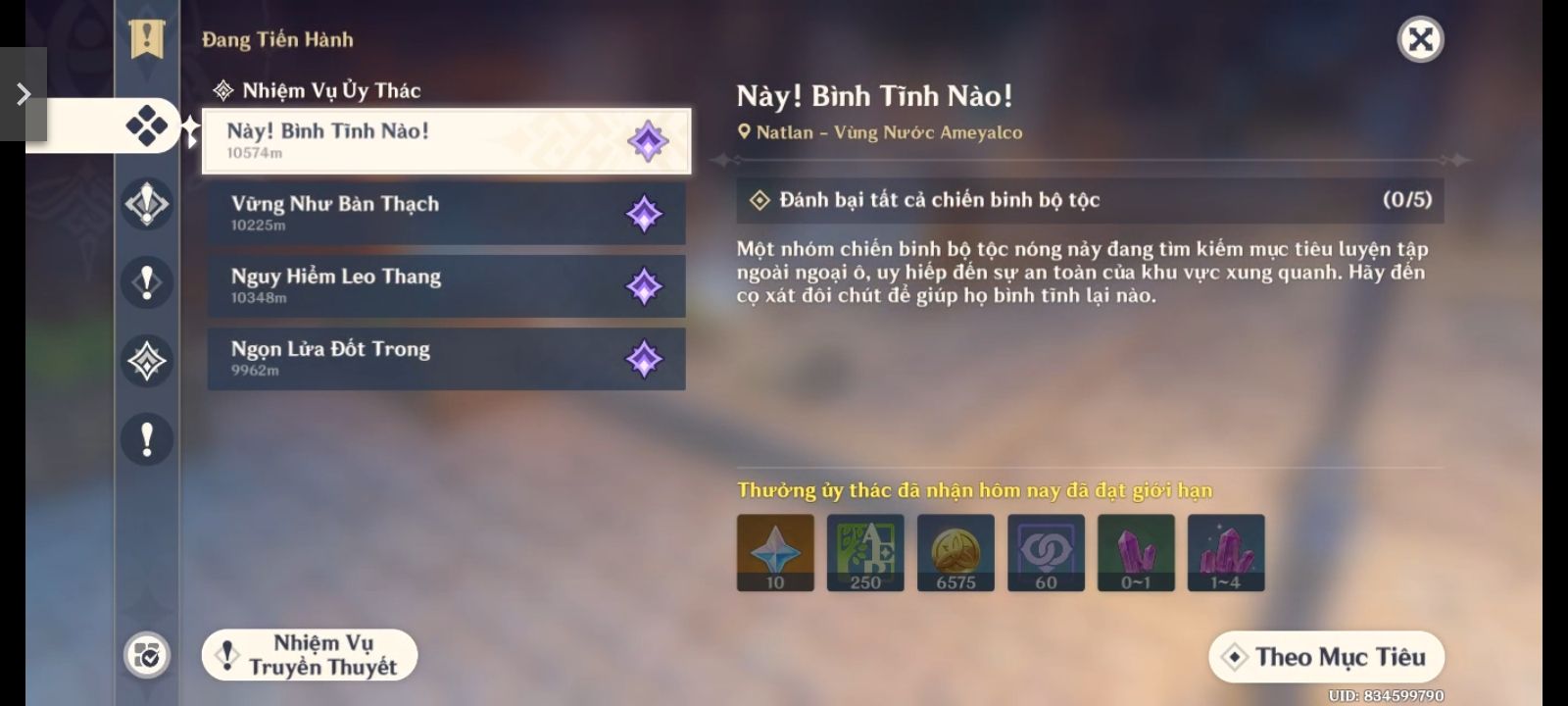The width and height of the screenshot is (1568, 706).
Task: View the Mora reward of 6575
Action: point(955,553)
